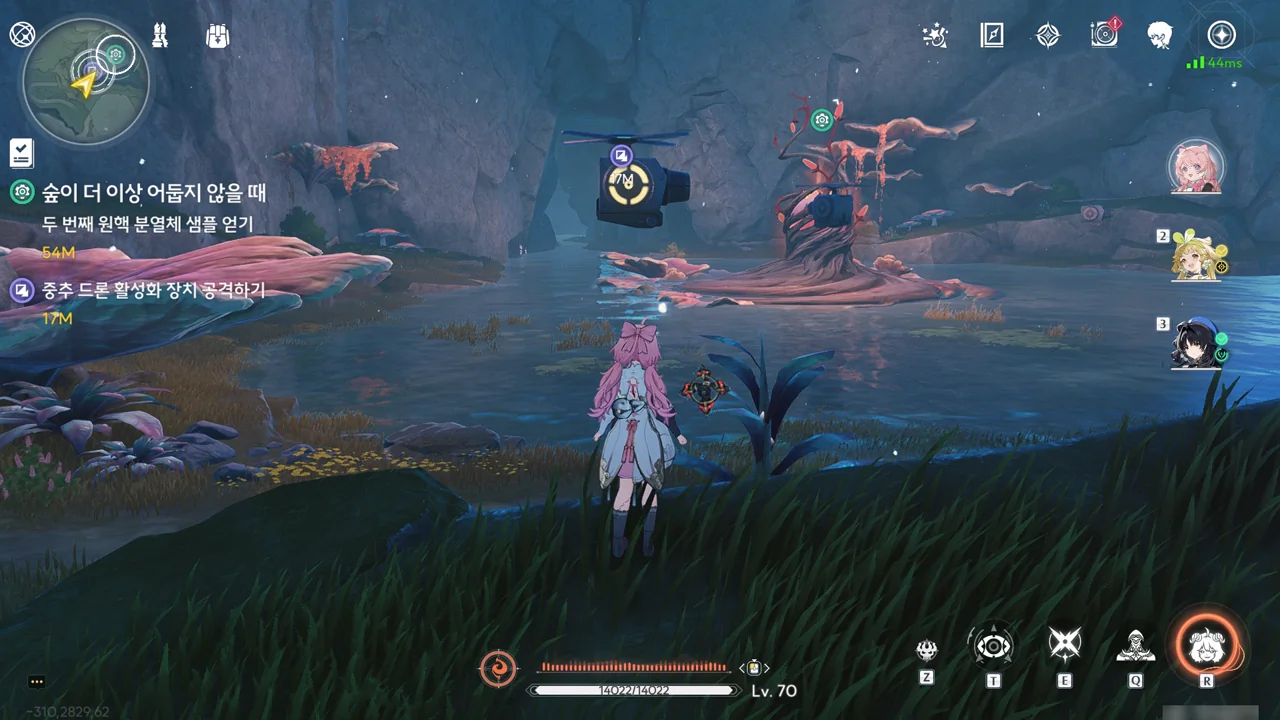Open the circular star main menu icon

click(x=1221, y=36)
